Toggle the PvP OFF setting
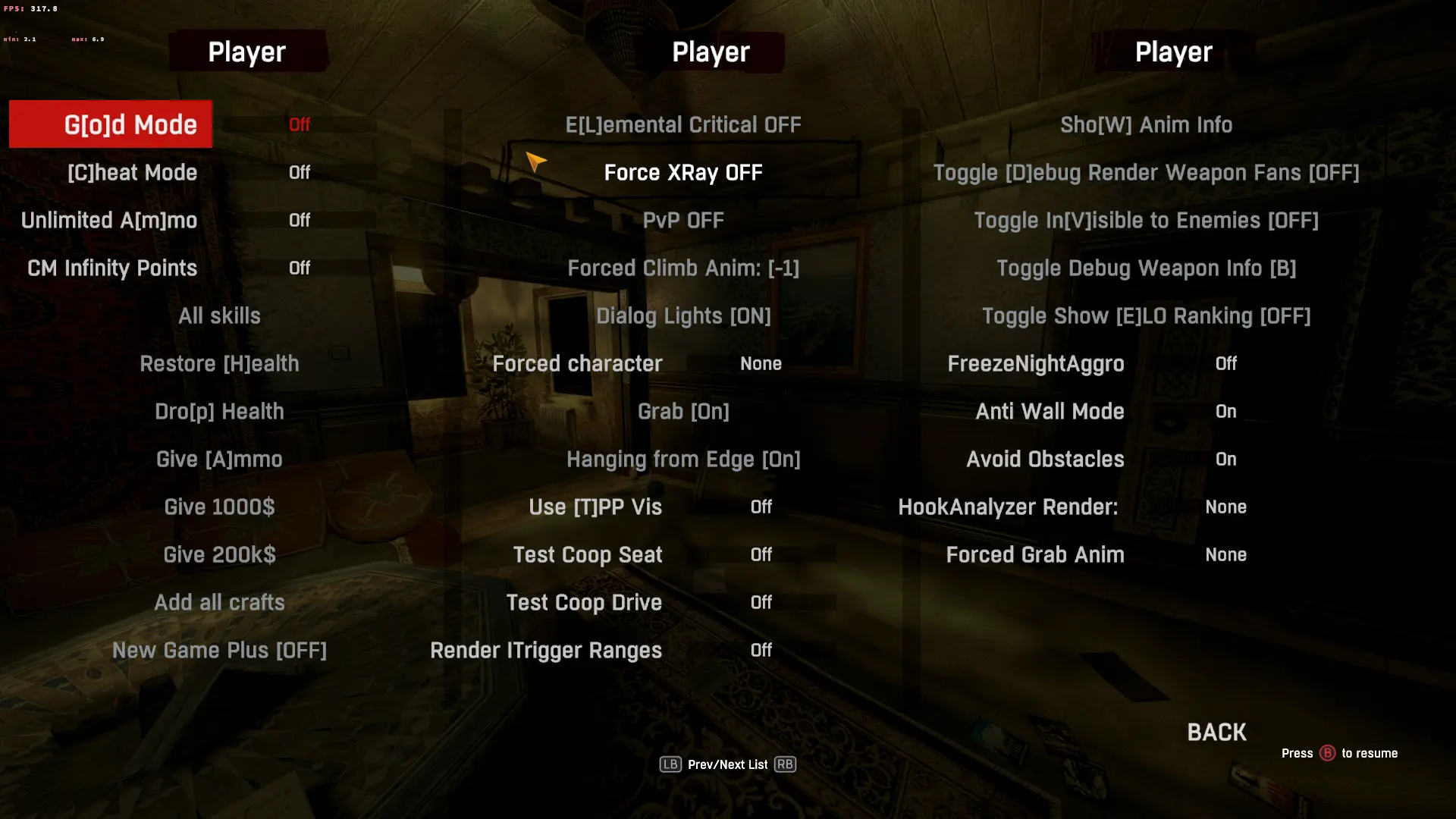 pos(682,220)
